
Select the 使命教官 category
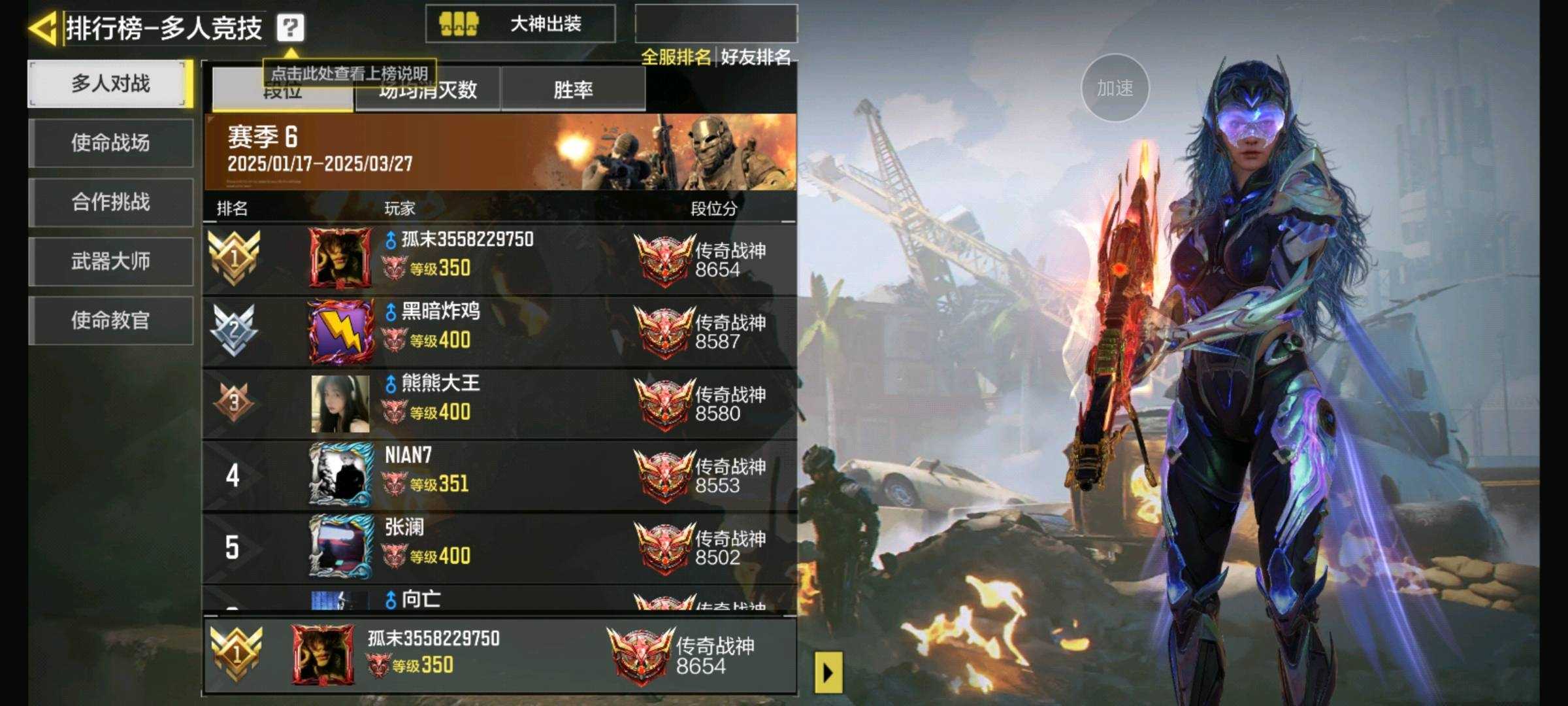pyautogui.click(x=110, y=320)
